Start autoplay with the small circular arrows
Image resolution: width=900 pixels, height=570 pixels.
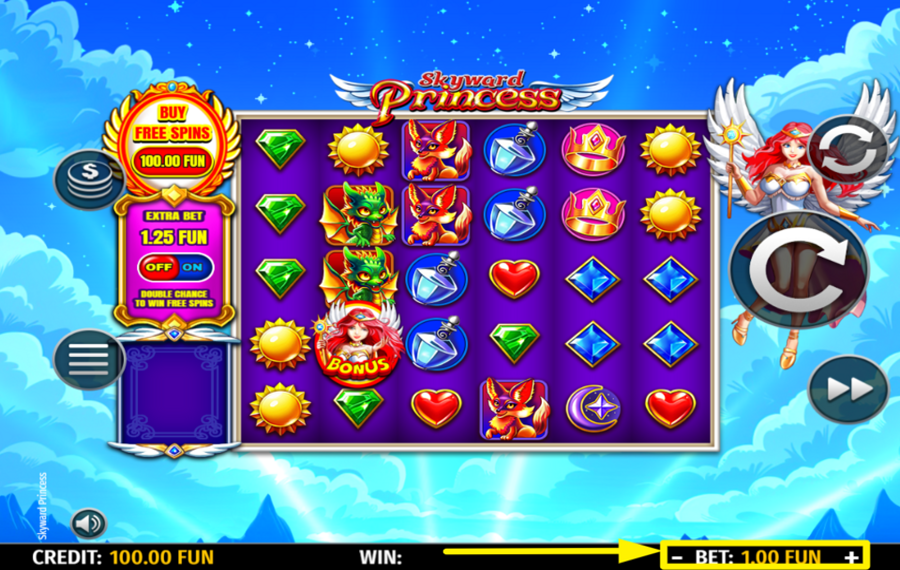[848, 151]
